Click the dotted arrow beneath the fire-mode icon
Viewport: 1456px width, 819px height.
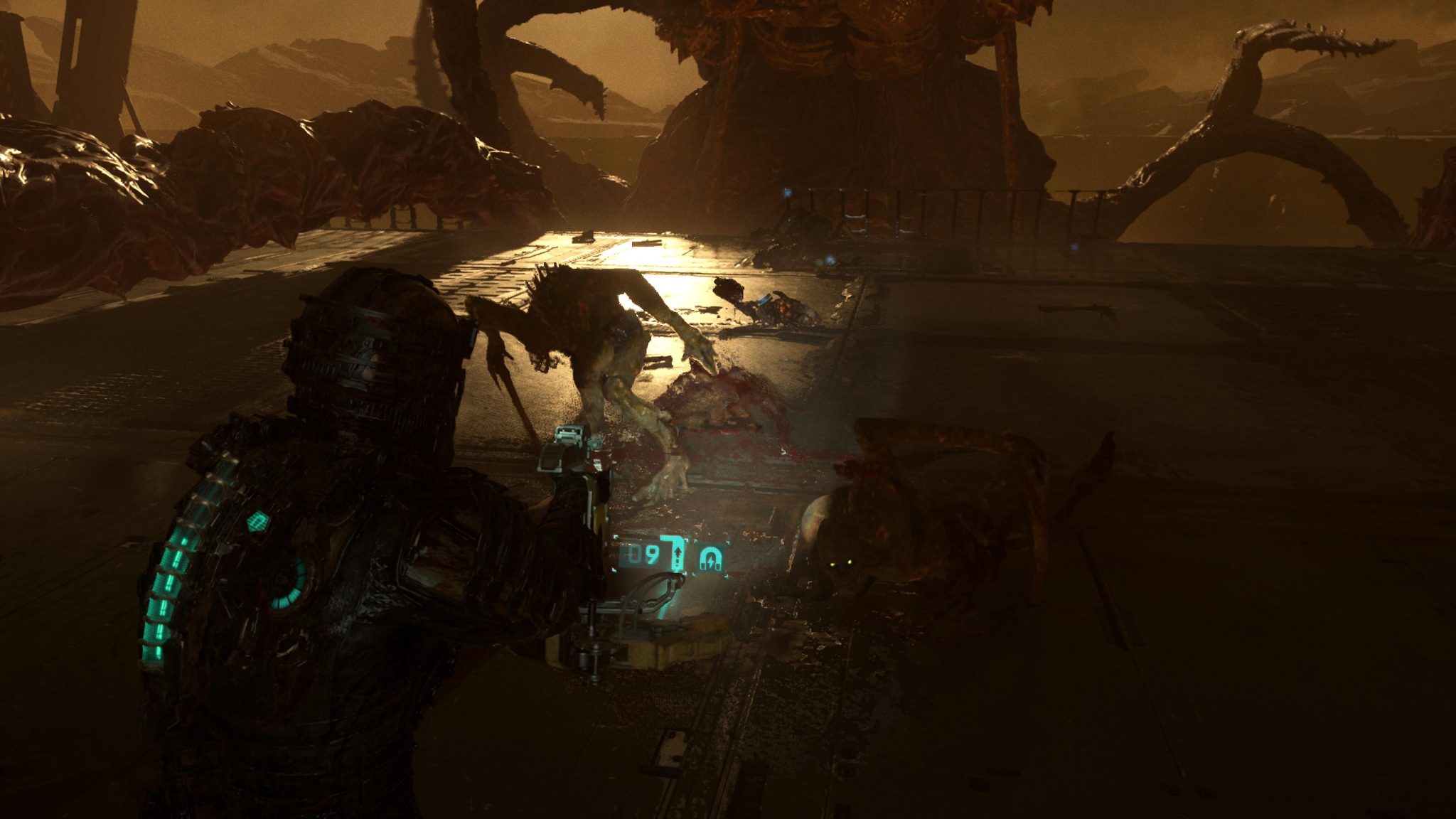(678, 562)
